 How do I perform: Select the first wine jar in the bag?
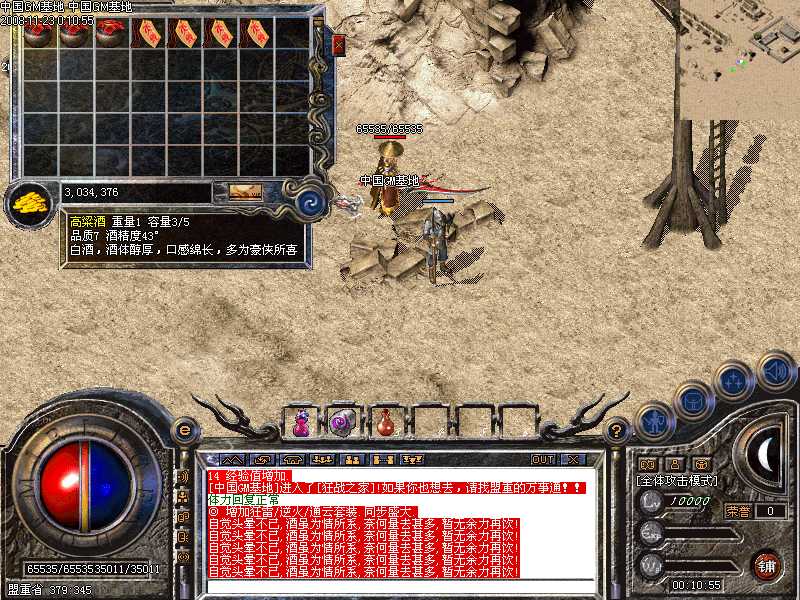(38, 33)
